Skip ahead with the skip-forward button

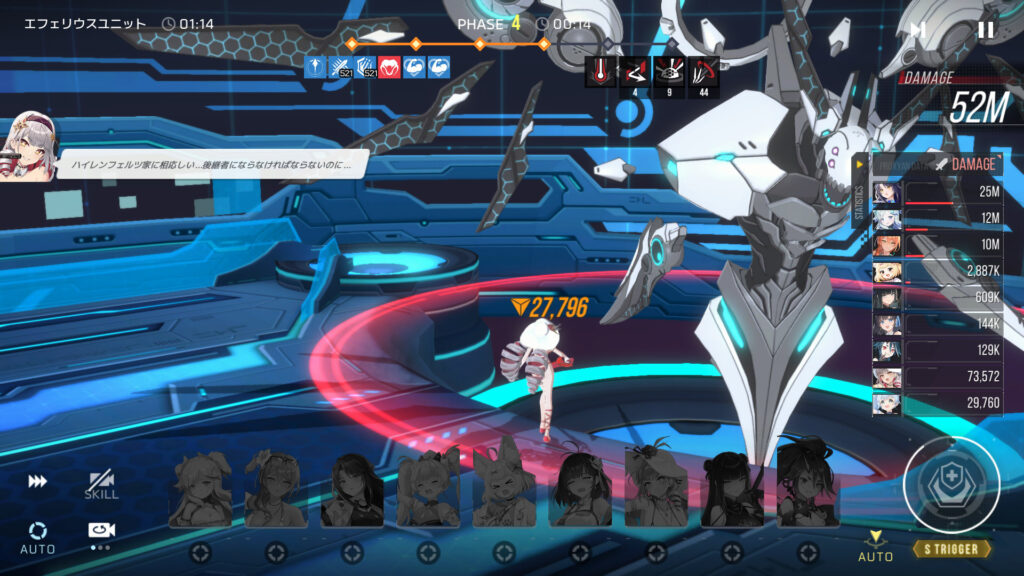click(x=918, y=30)
